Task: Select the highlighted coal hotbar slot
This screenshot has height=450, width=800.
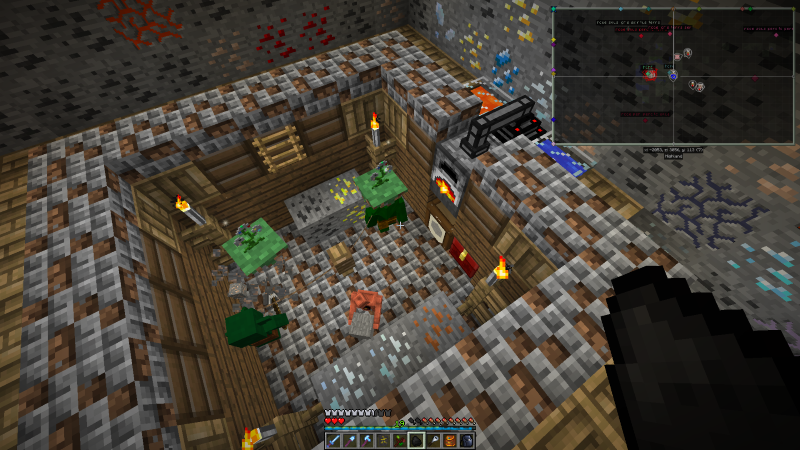Action: [416, 440]
